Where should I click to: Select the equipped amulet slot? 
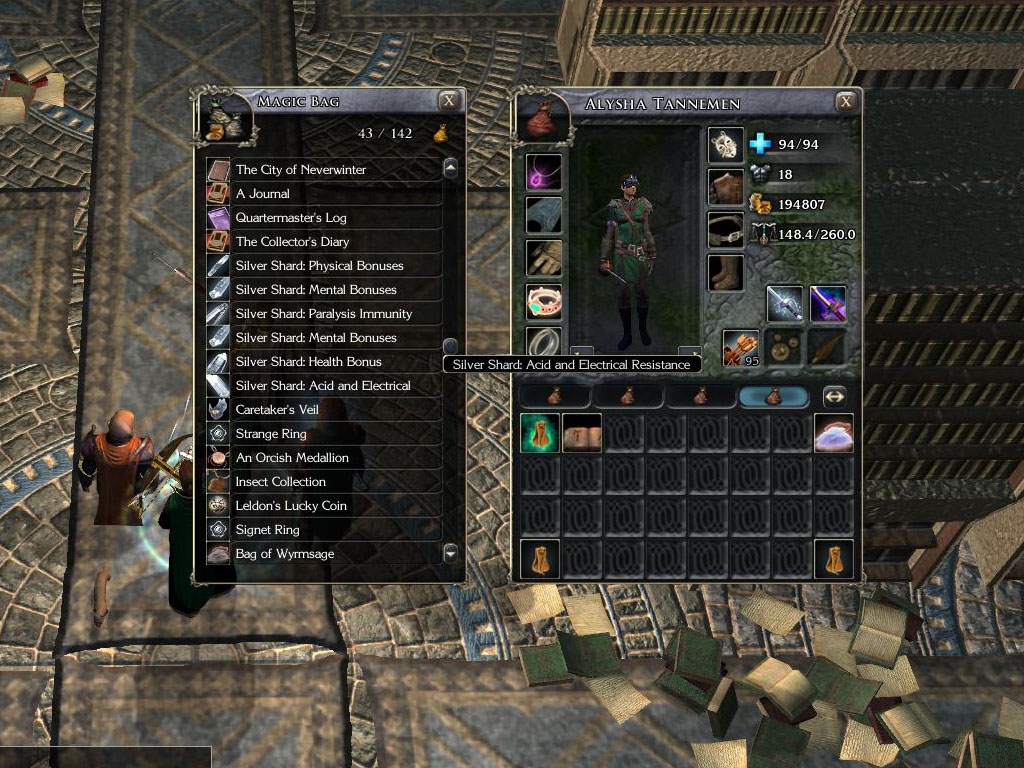[544, 171]
